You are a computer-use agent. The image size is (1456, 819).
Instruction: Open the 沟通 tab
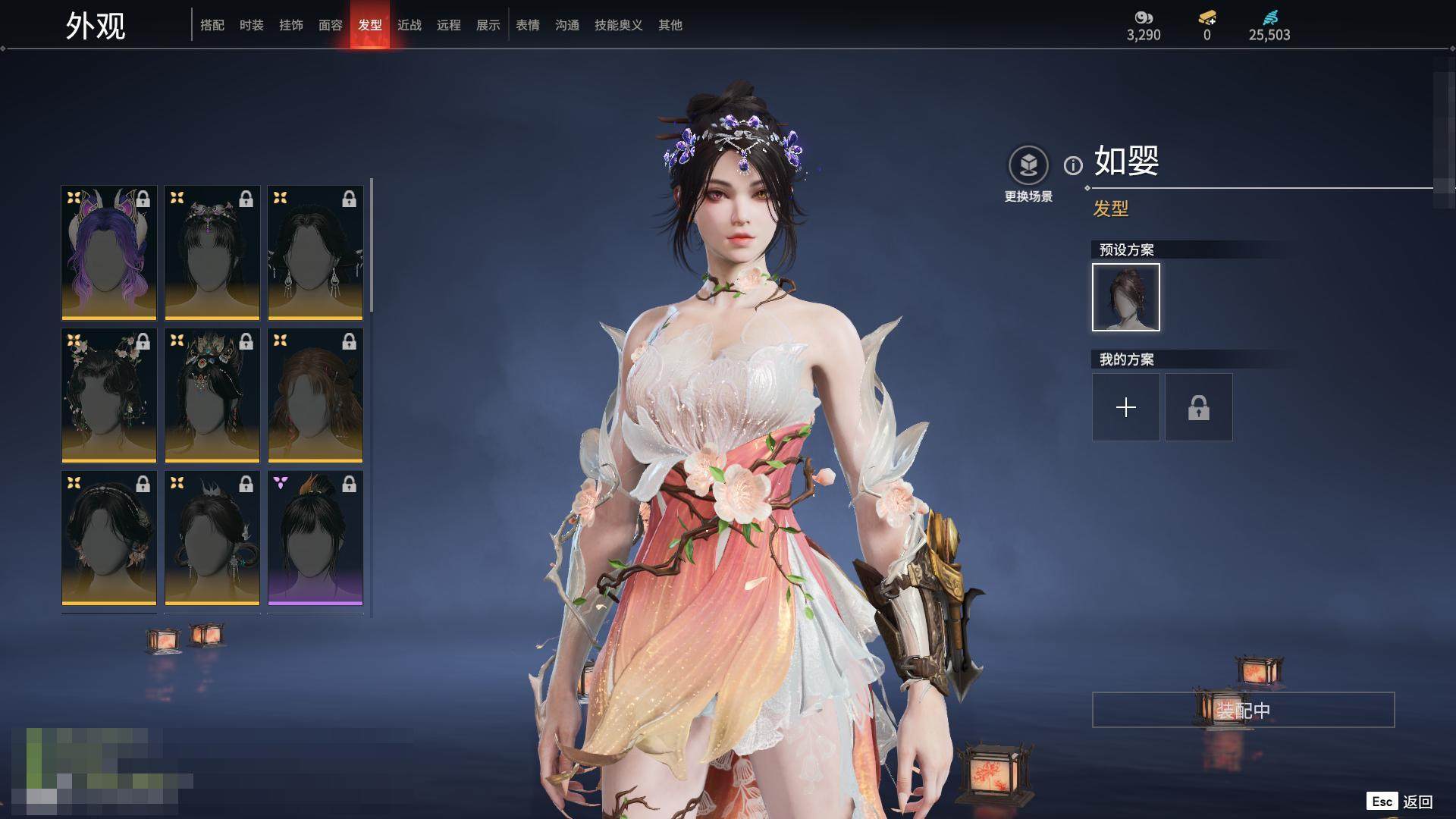click(567, 25)
